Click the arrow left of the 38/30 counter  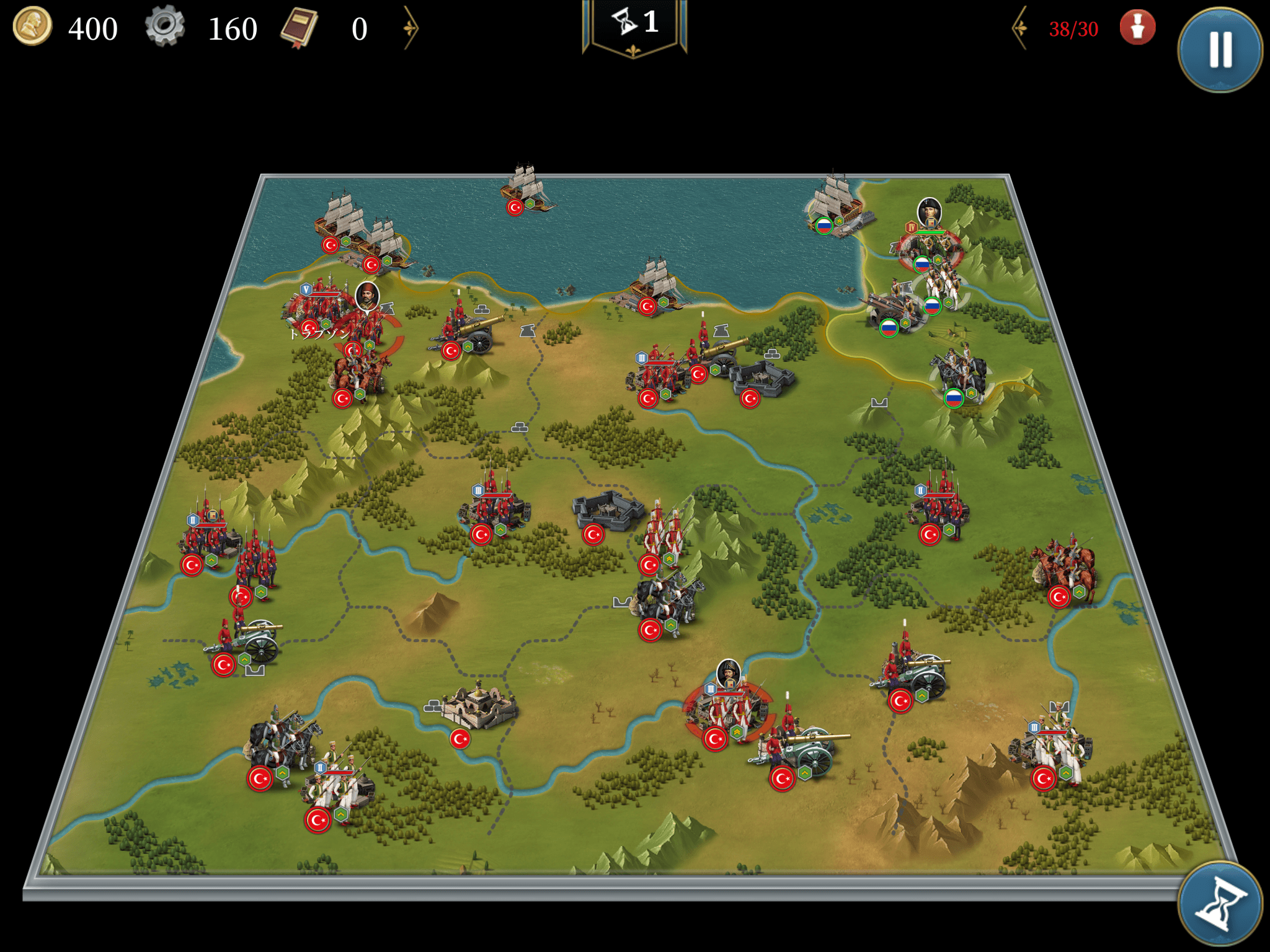pos(1020,28)
